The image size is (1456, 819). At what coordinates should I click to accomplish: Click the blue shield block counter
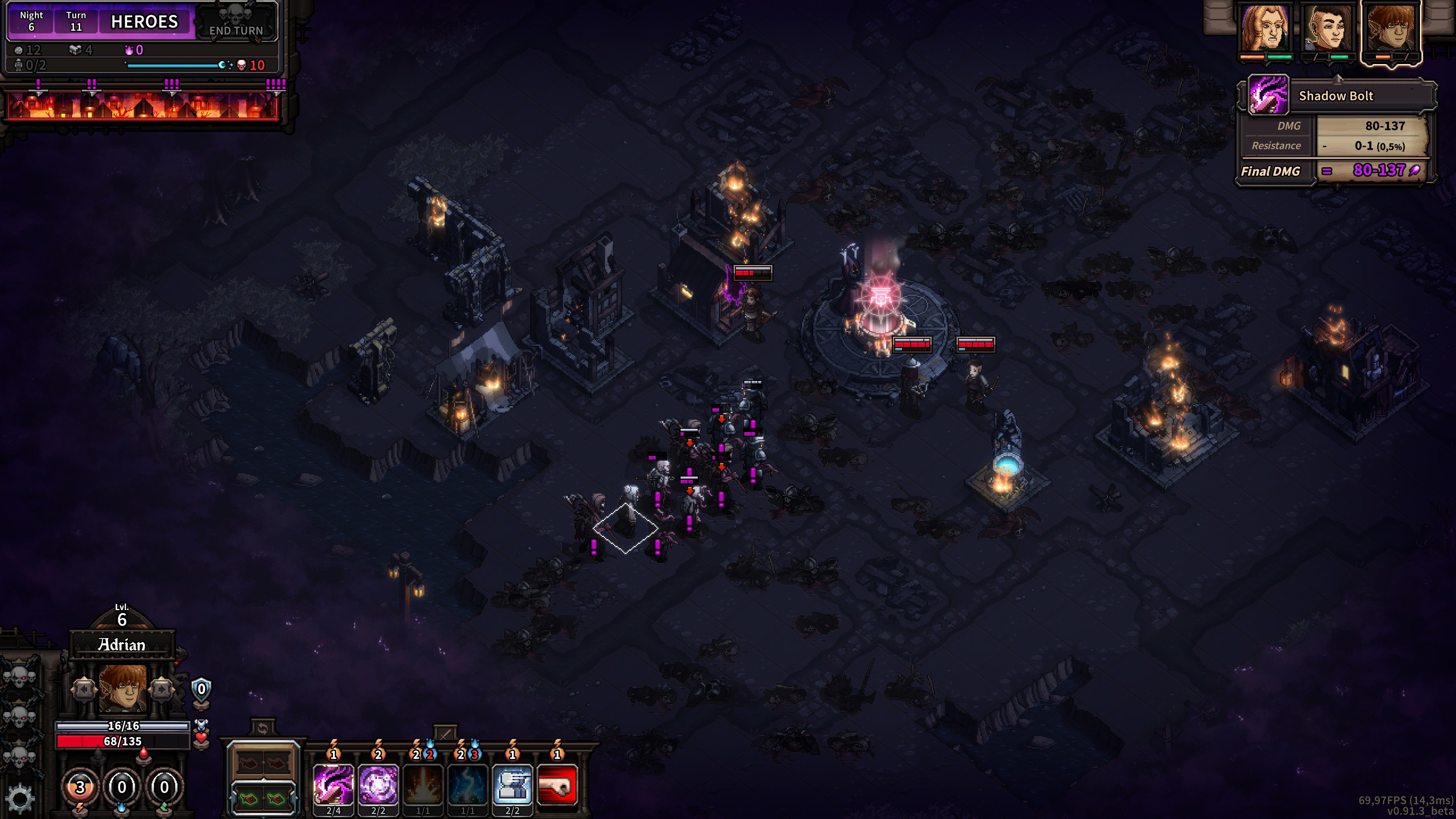point(201,689)
